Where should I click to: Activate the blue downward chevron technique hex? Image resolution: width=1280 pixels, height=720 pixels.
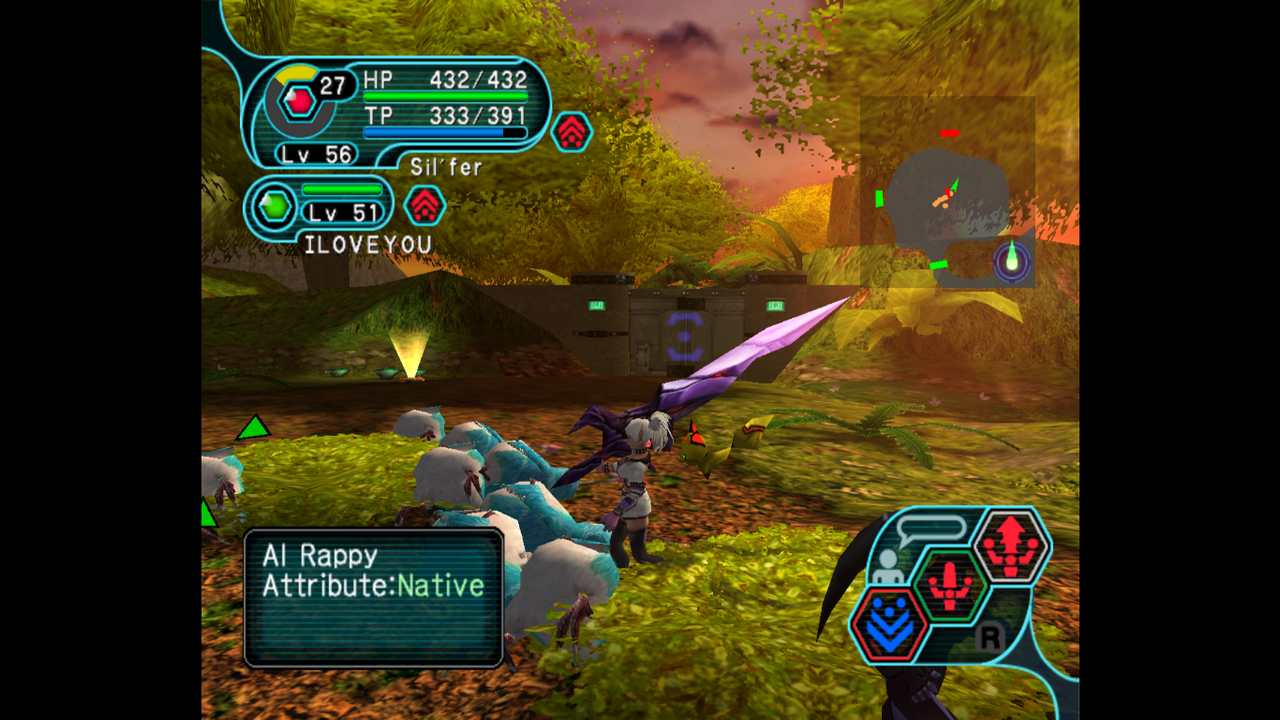pyautogui.click(x=889, y=625)
